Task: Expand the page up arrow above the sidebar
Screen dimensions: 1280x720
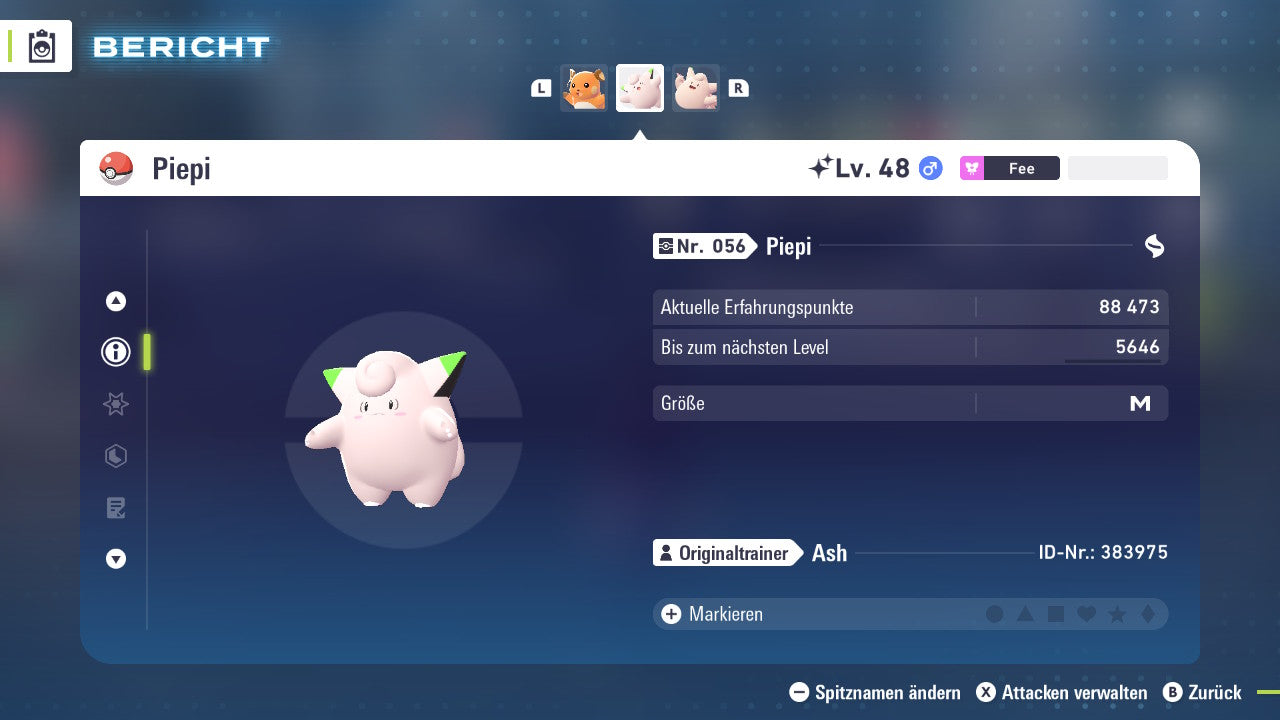Action: (115, 301)
